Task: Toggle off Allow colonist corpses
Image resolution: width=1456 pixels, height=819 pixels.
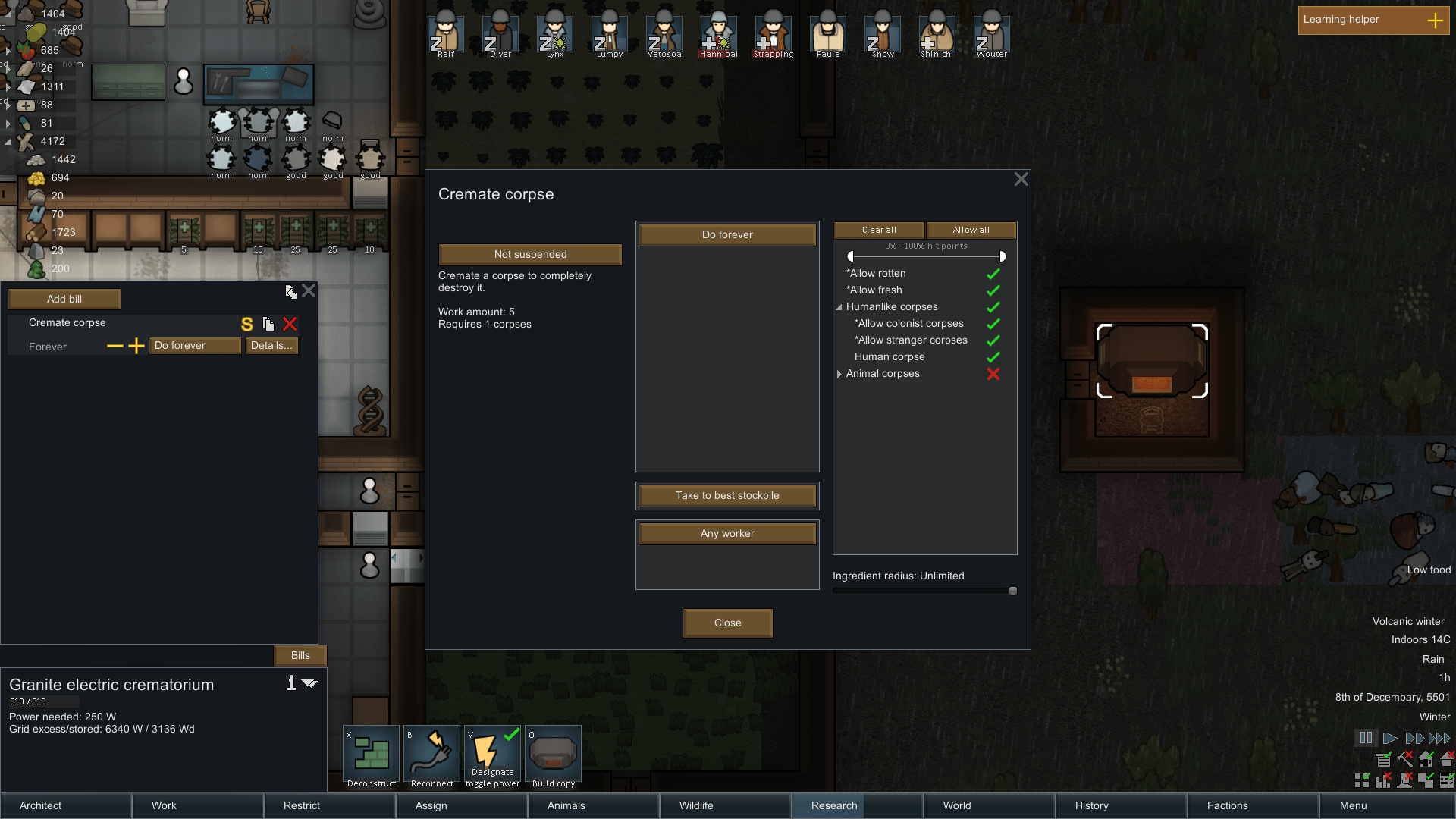Action: [993, 323]
